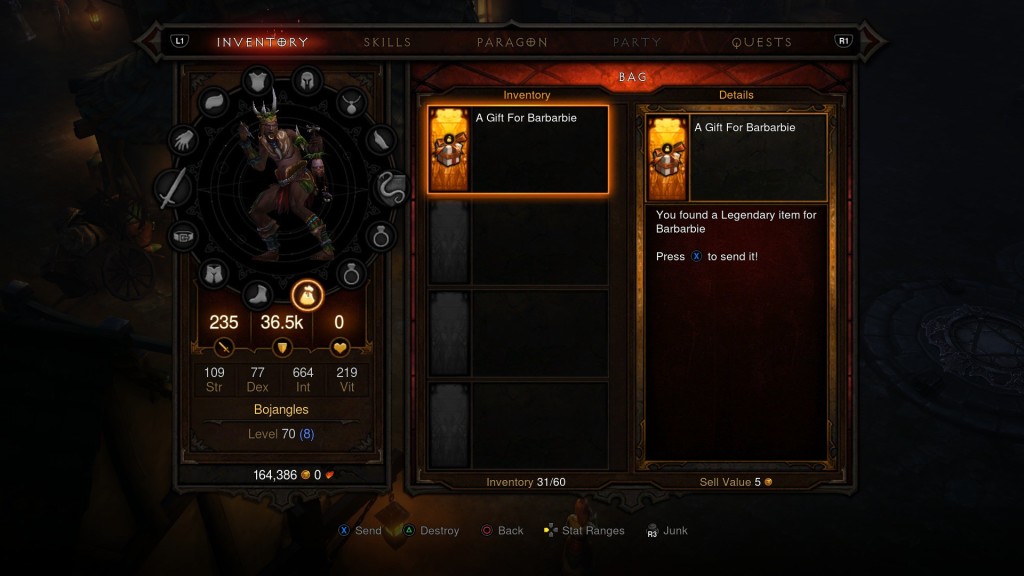Screen dimensions: 1024x576
Task: Show the Party tab
Action: (x=637, y=42)
